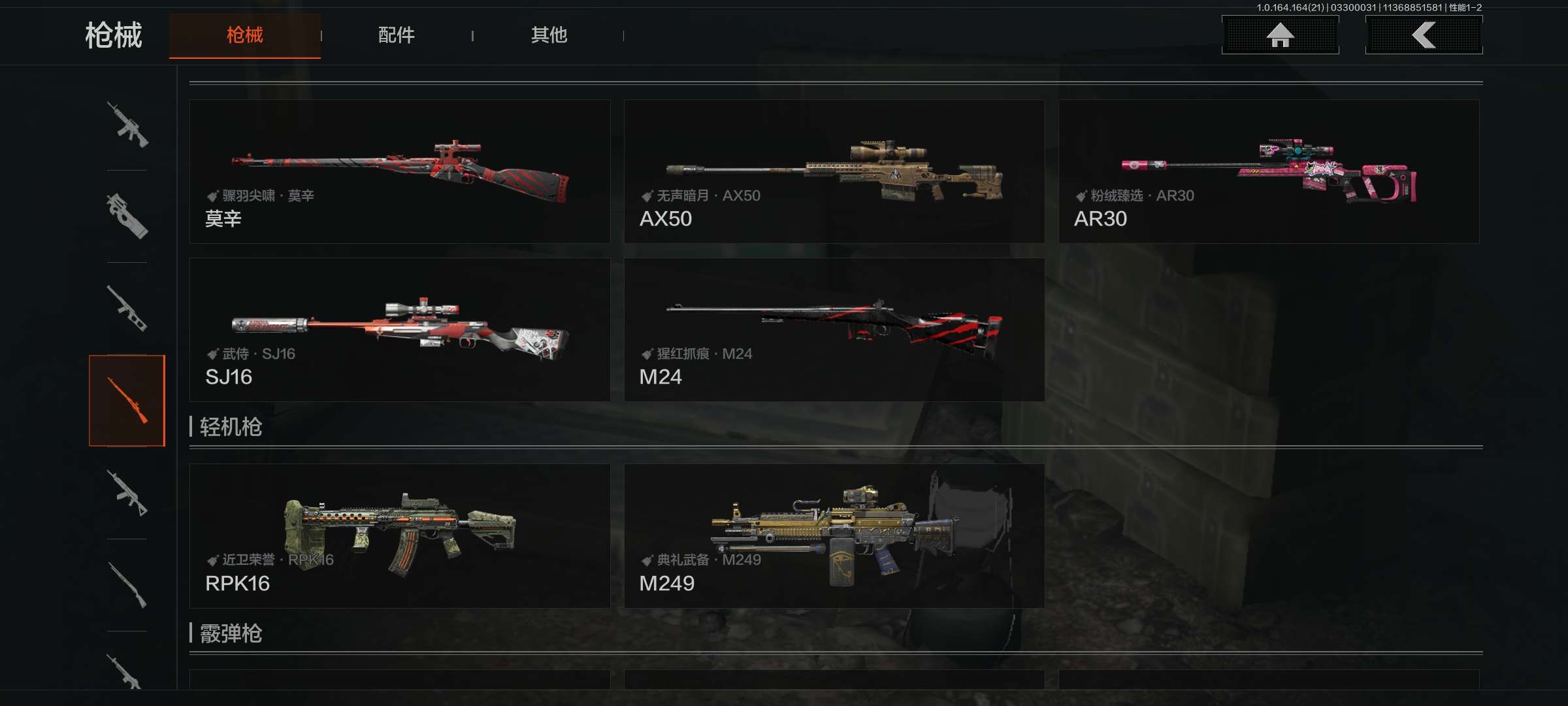The image size is (1568, 706).
Task: Choose the shotgun category icon
Action: point(127,585)
